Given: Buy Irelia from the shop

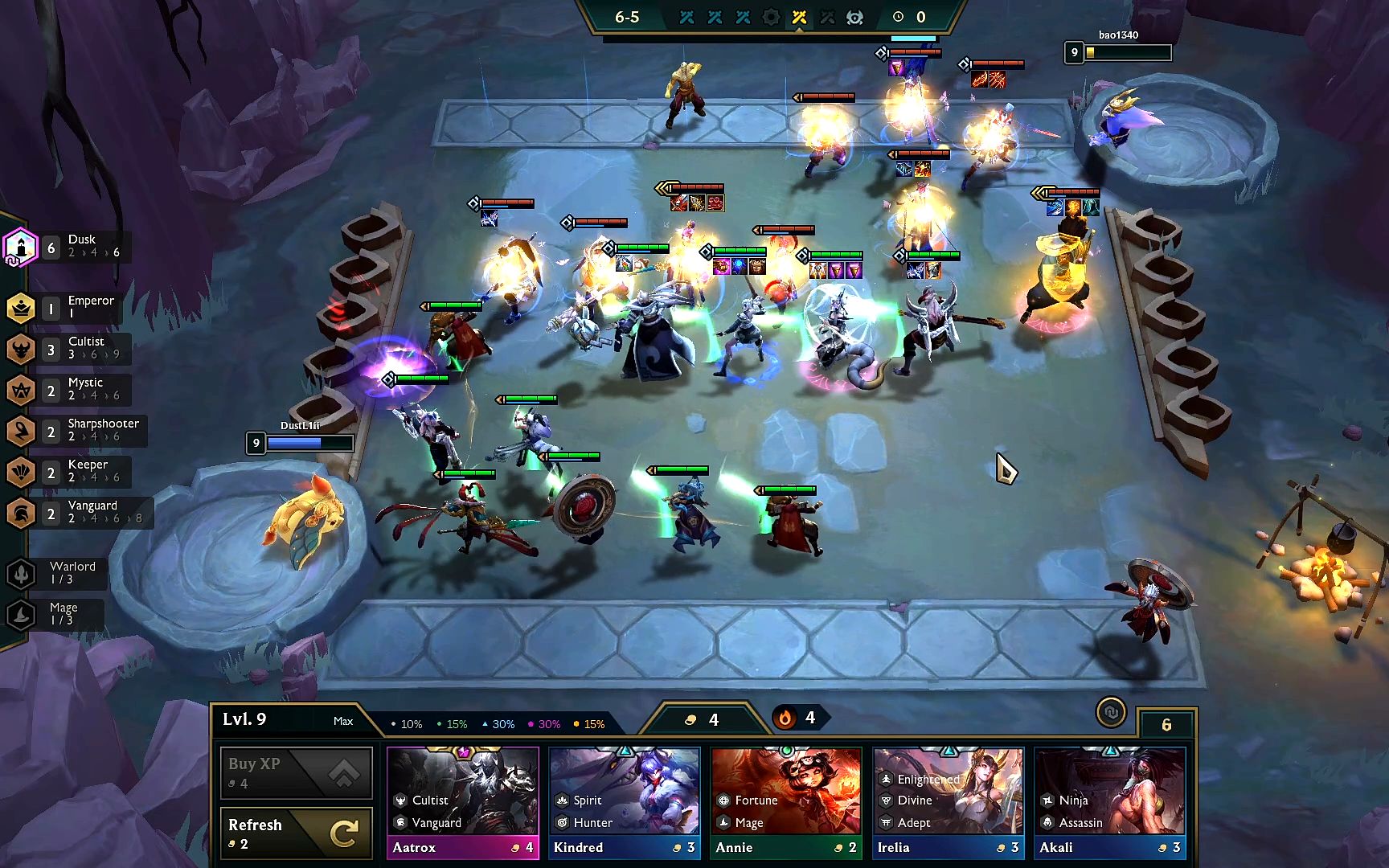Looking at the screenshot, I should click(948, 802).
